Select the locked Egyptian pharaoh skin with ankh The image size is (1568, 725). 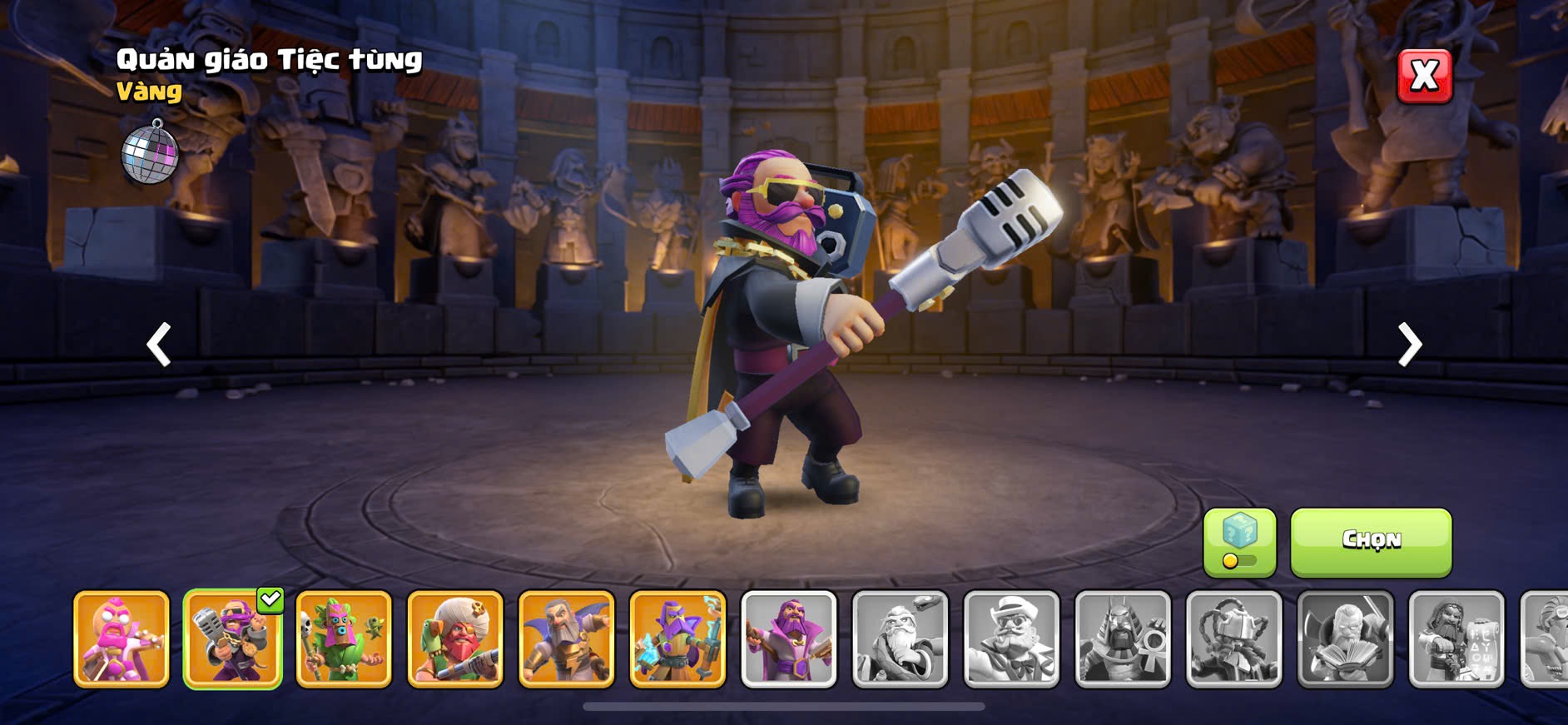pyautogui.click(x=1123, y=639)
